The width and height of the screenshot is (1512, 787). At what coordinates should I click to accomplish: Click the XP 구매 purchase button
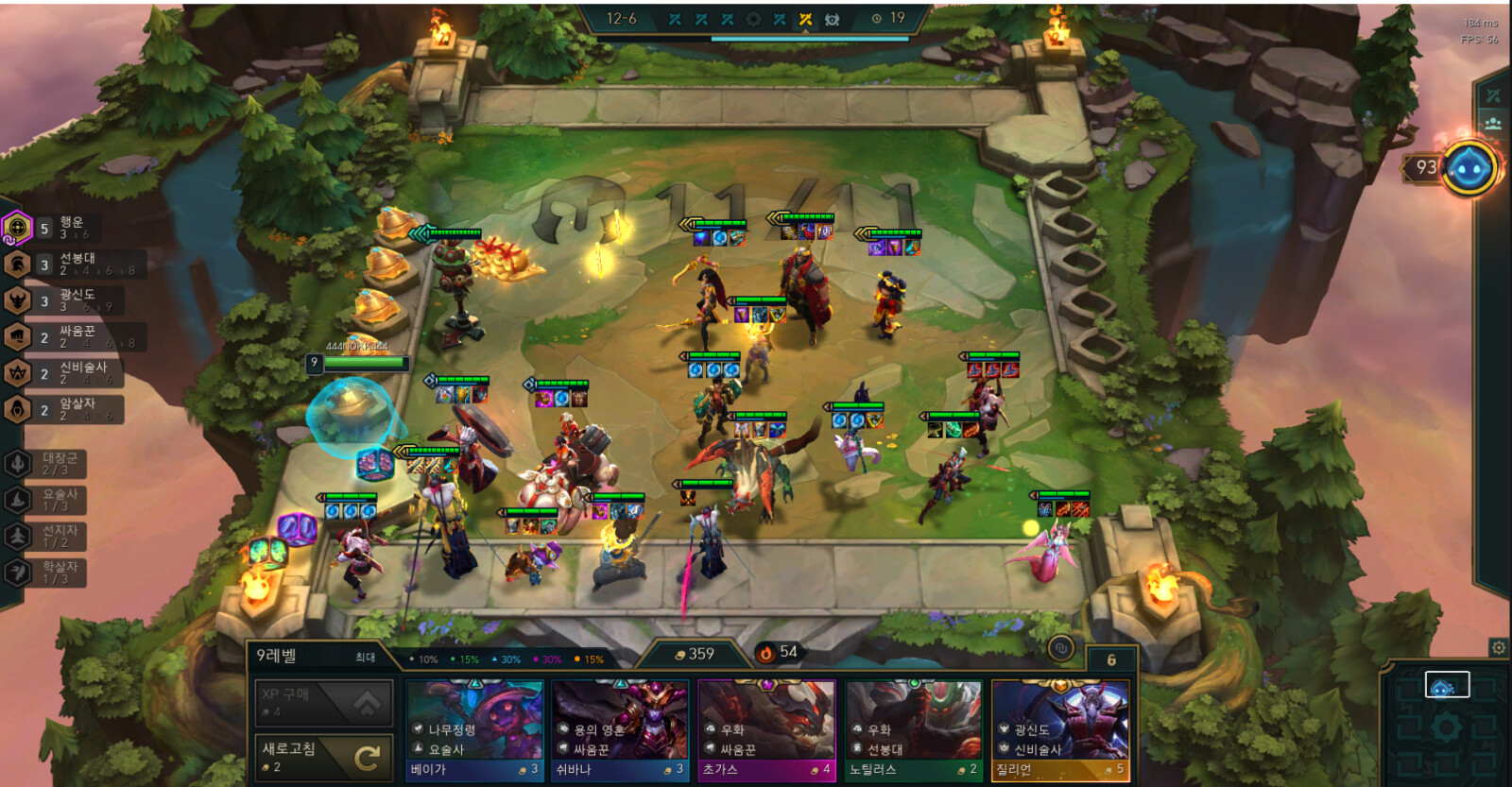[323, 704]
